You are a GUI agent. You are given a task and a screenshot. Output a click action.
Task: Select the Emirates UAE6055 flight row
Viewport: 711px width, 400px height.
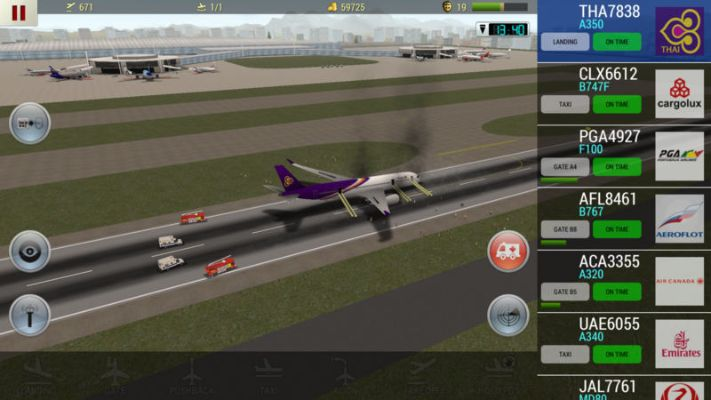coord(608,324)
